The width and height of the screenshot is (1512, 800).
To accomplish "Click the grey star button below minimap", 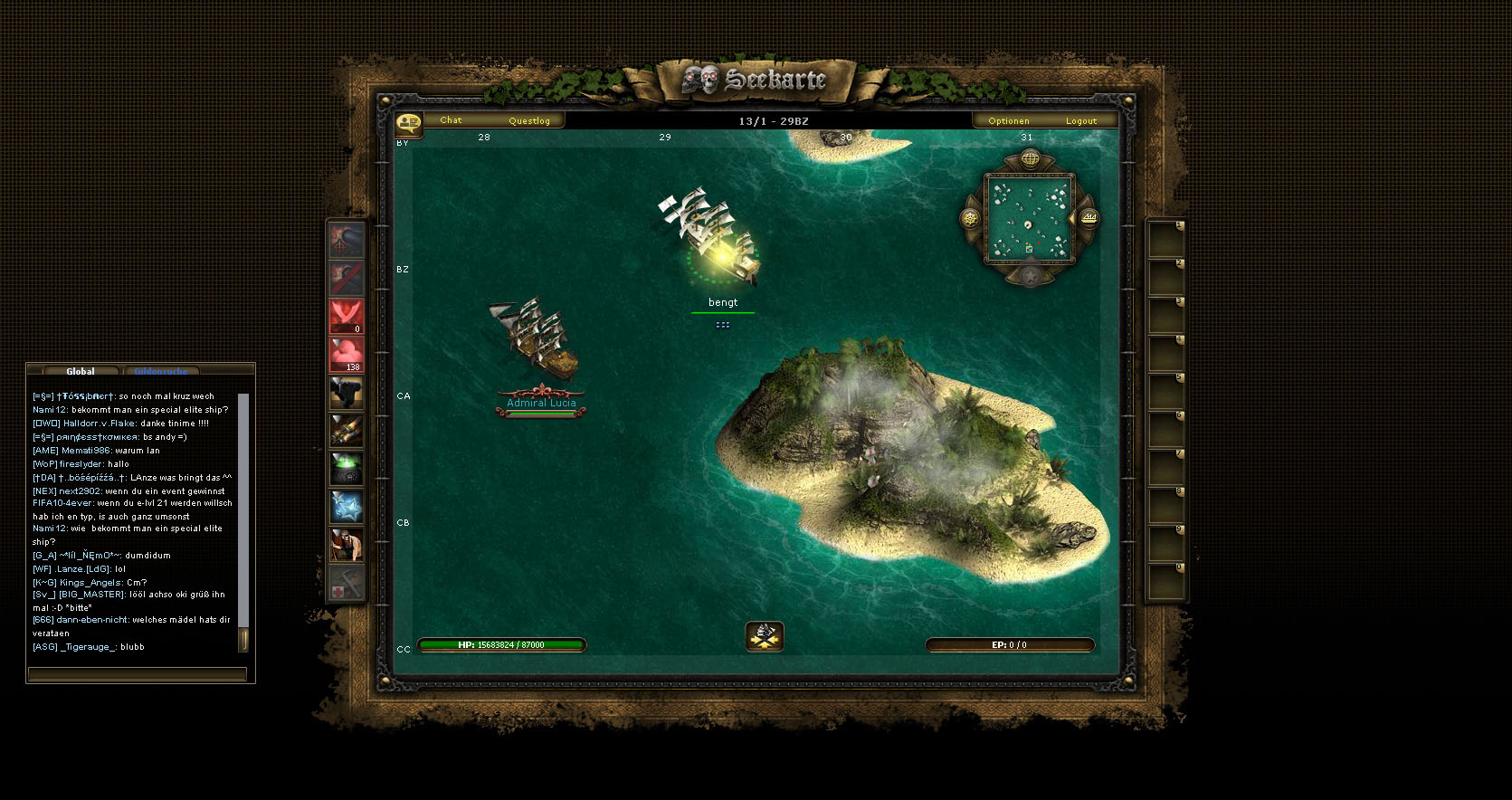I will [x=1030, y=274].
